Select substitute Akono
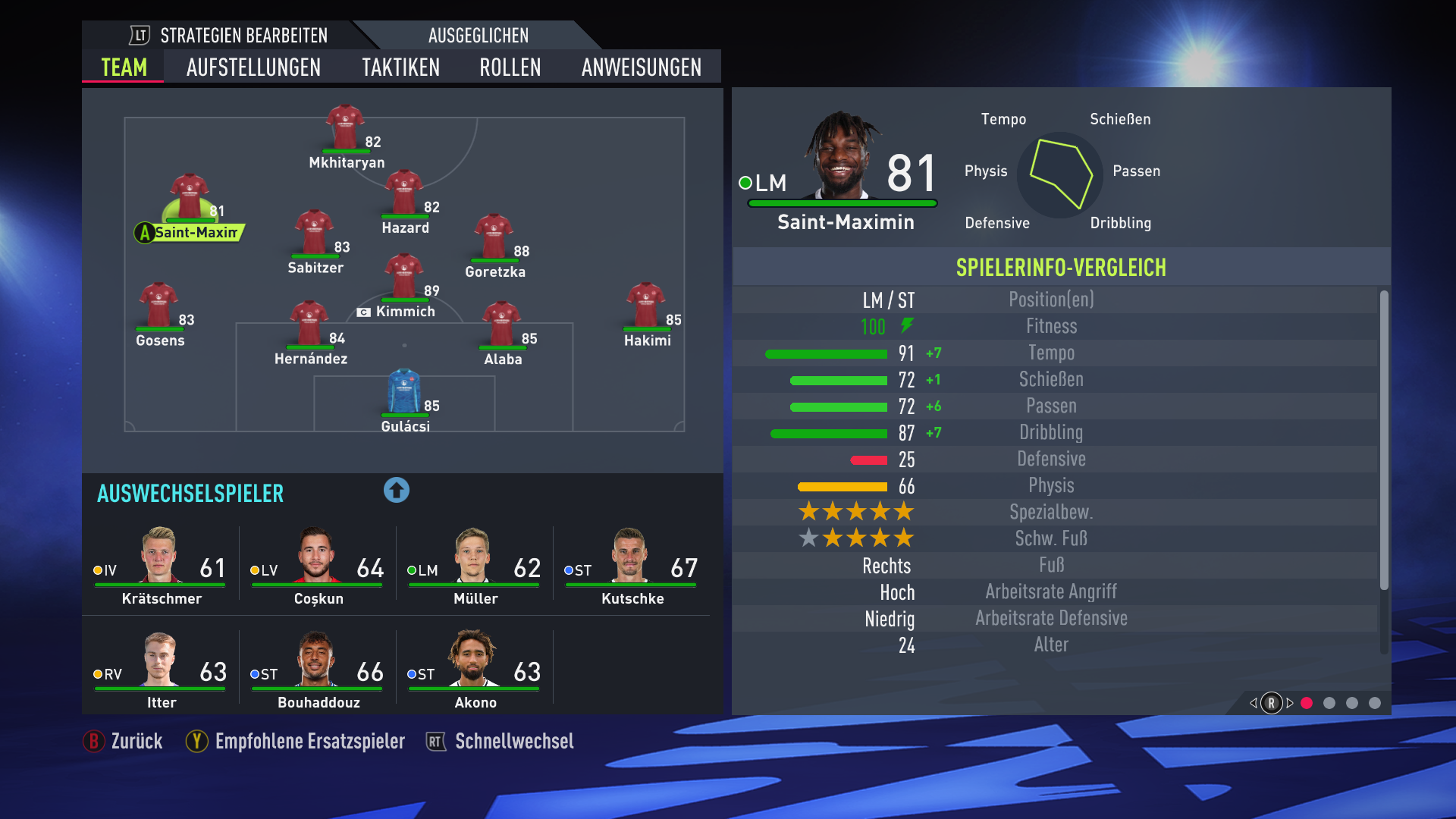 [x=475, y=670]
